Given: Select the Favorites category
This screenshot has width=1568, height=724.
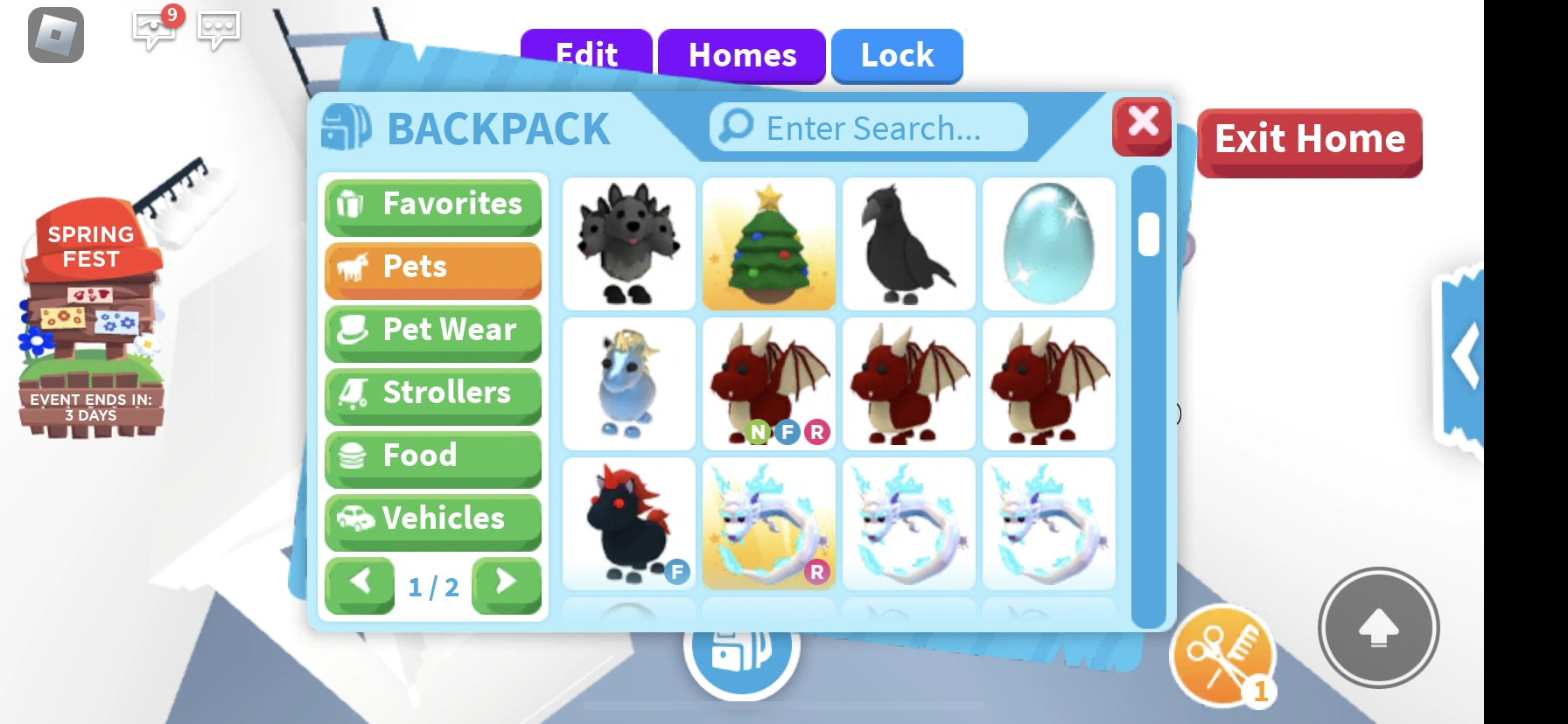Looking at the screenshot, I should pyautogui.click(x=432, y=205).
